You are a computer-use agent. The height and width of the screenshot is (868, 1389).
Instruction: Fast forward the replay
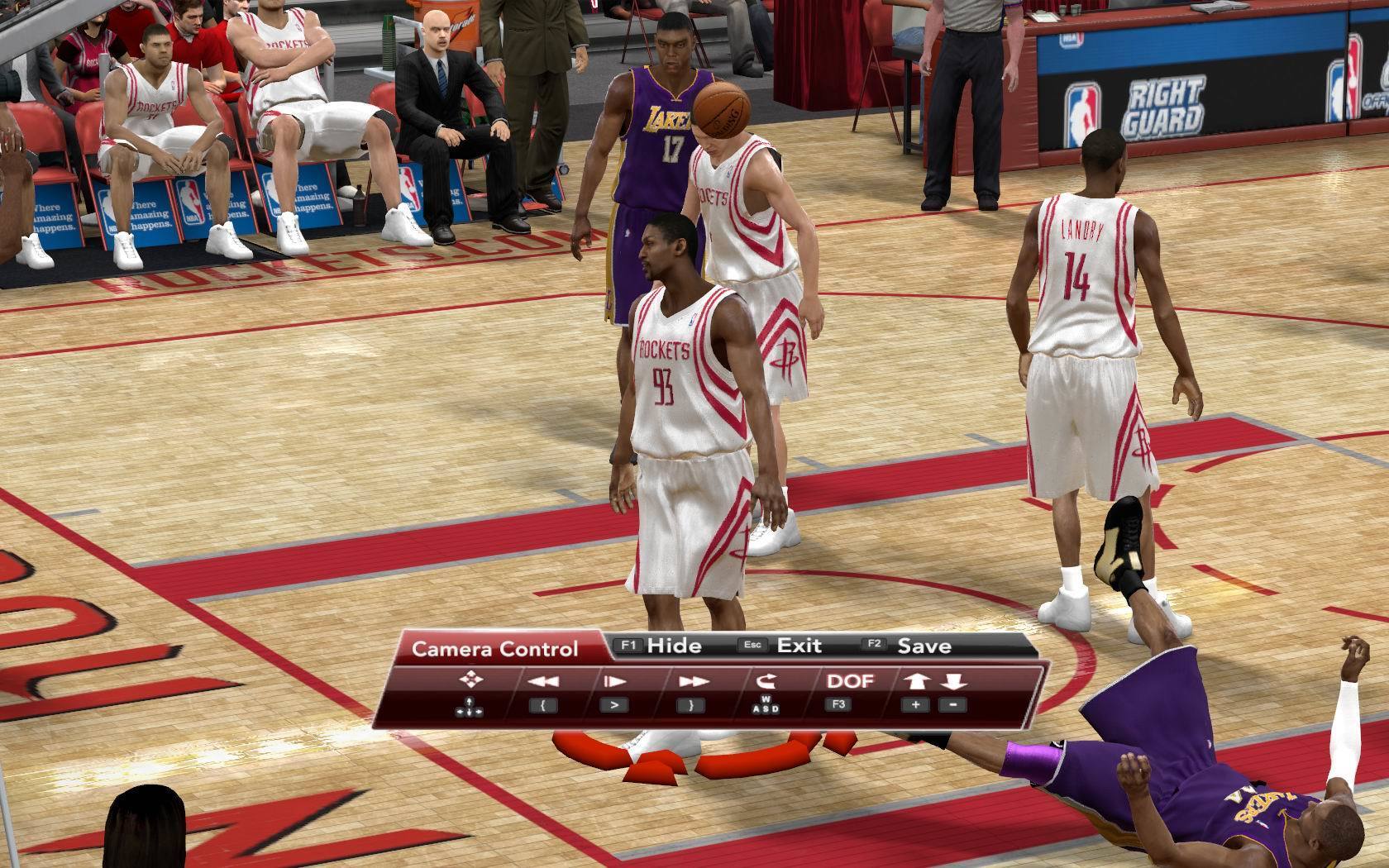(693, 682)
